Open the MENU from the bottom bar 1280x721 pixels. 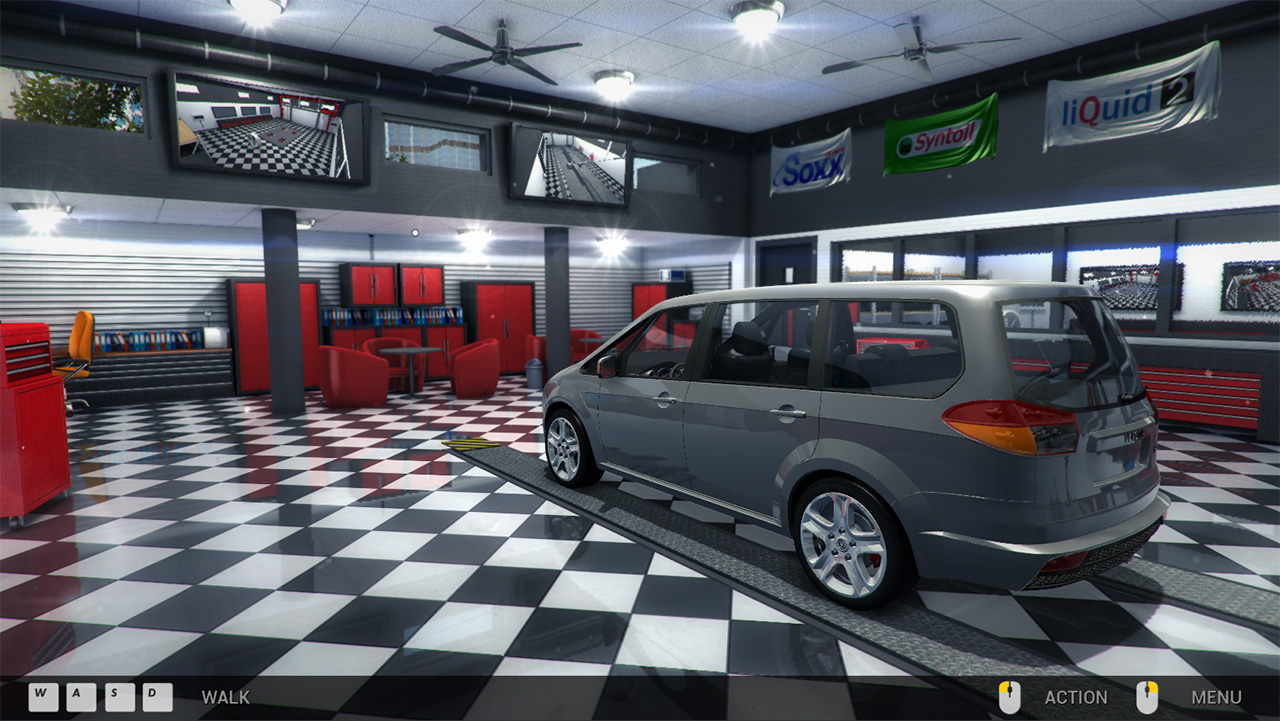click(1216, 697)
